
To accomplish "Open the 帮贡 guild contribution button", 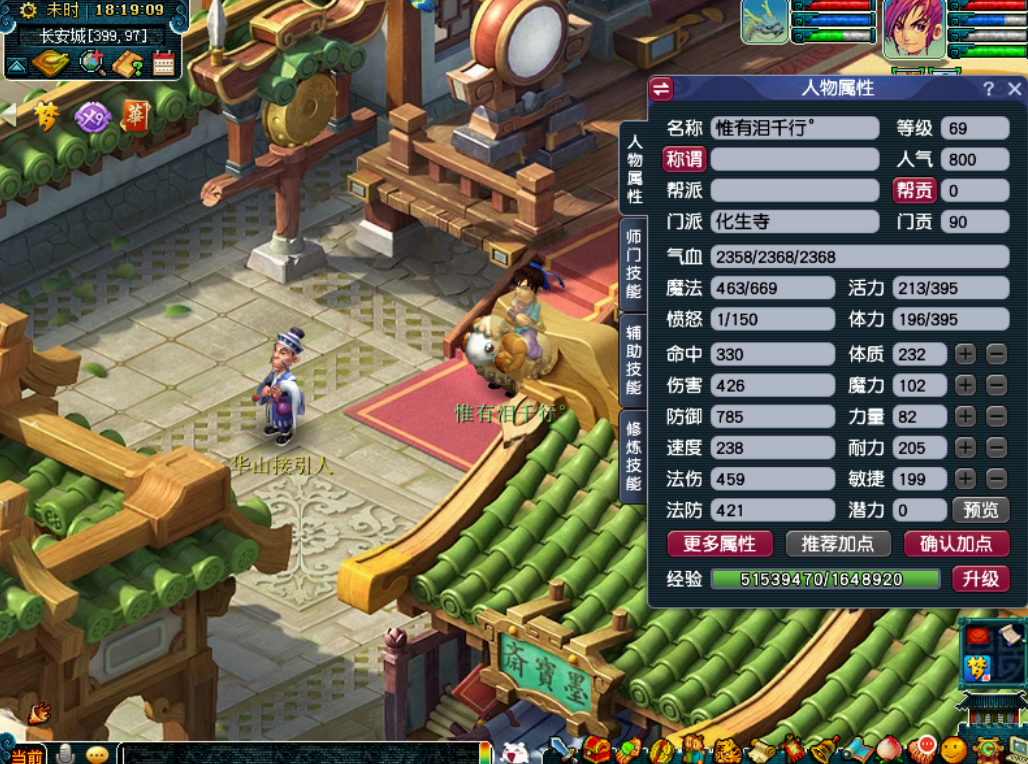I will tap(914, 190).
